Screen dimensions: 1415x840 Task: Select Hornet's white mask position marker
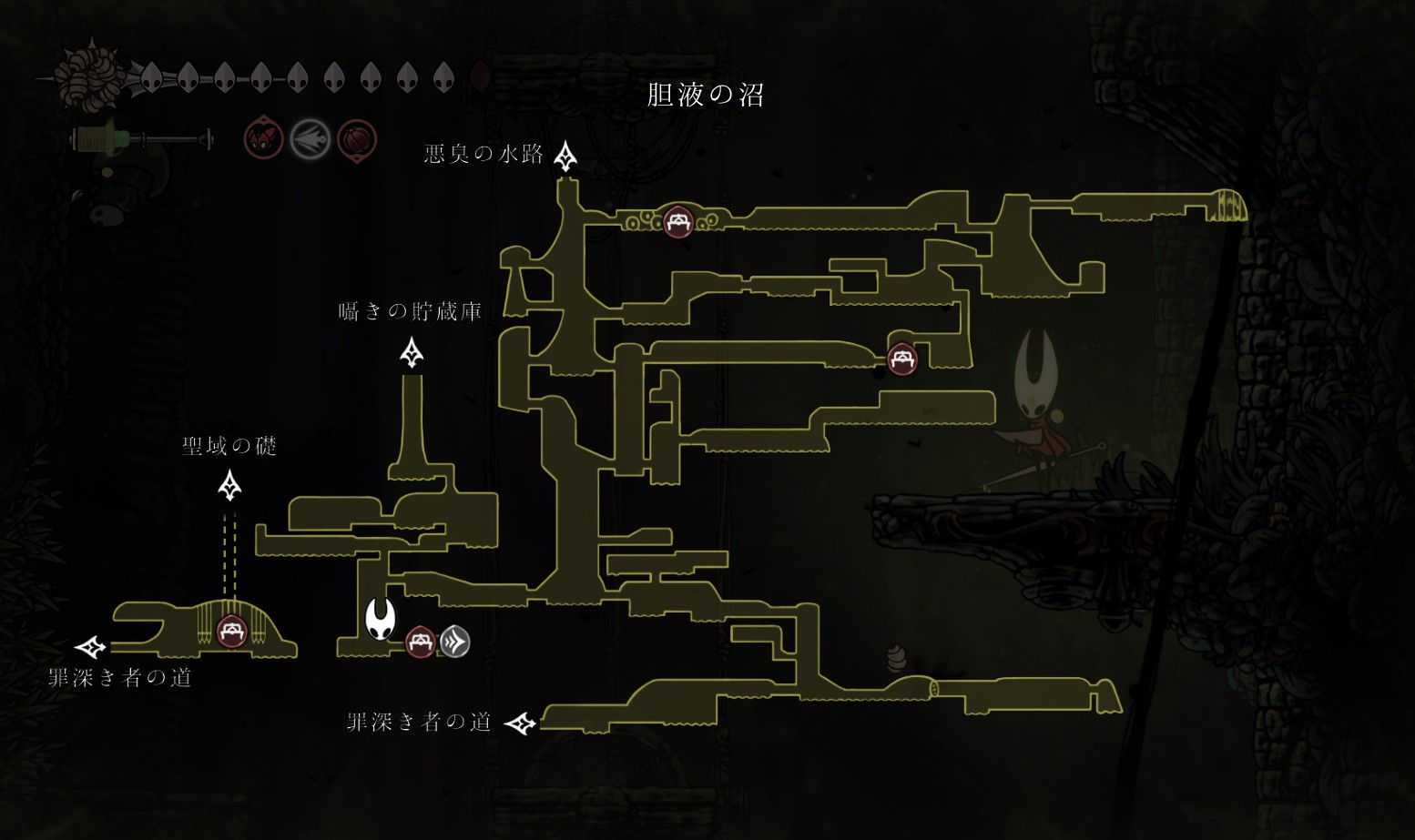coord(380,619)
